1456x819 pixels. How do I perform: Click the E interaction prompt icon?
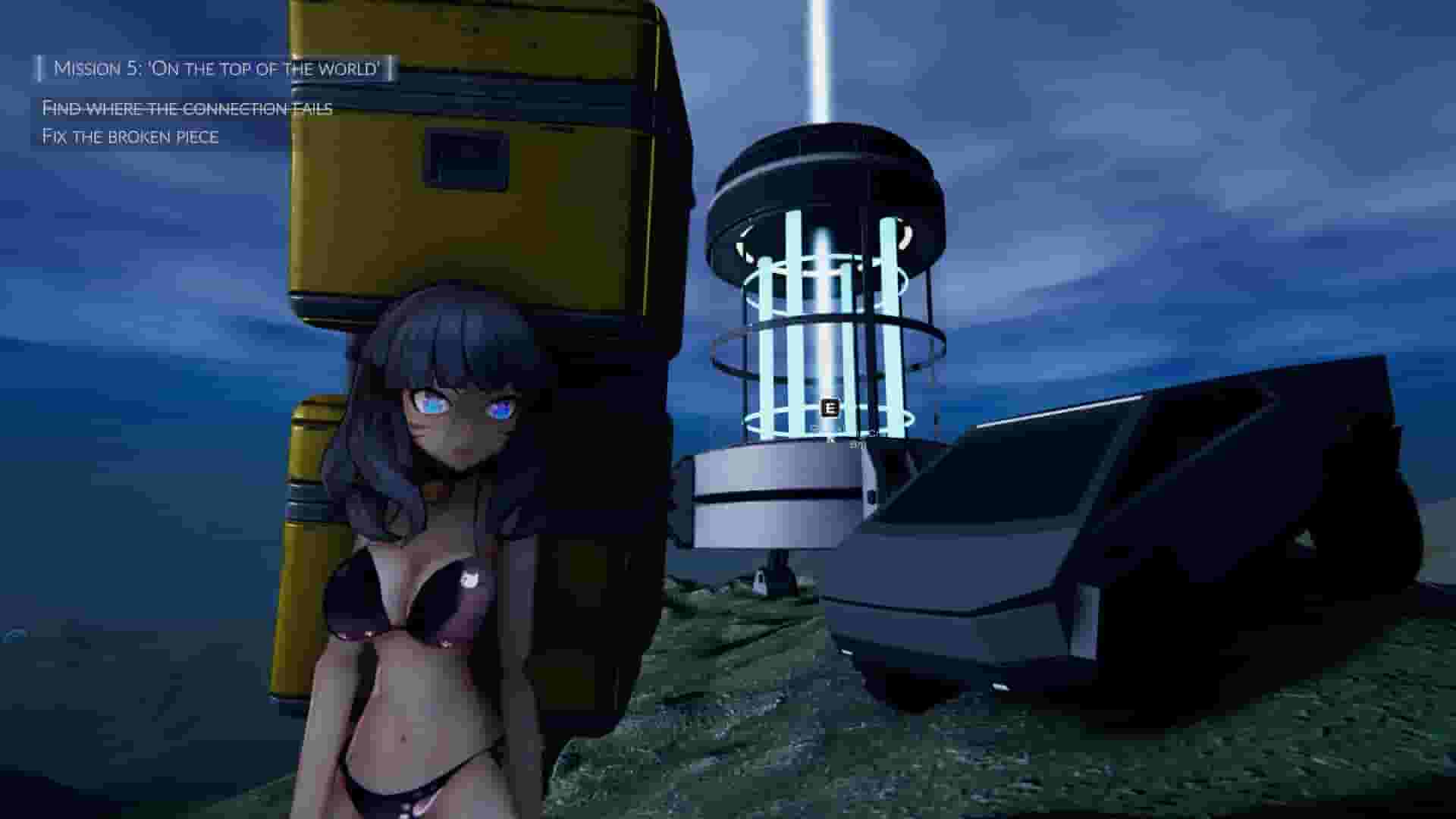830,409
